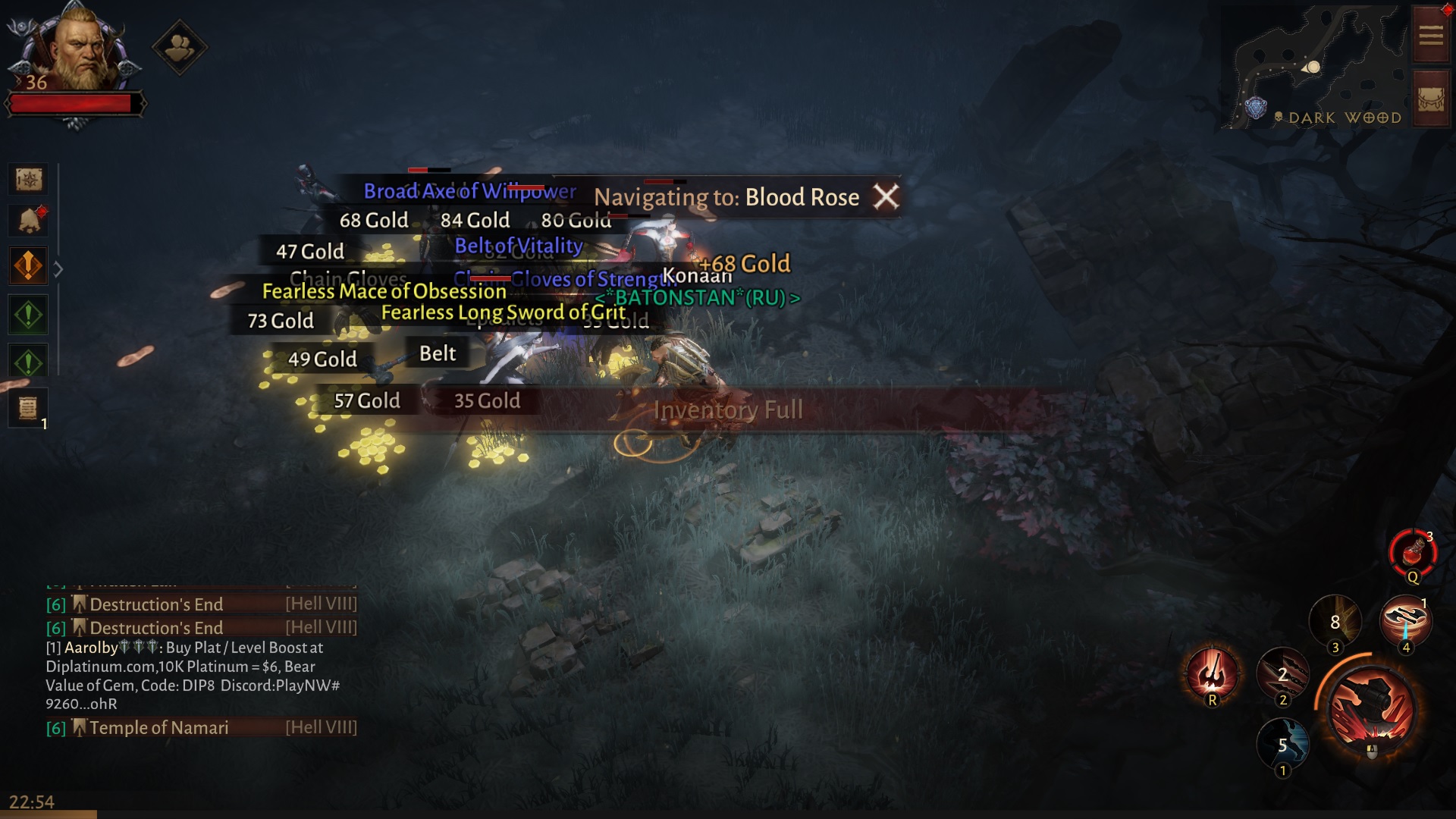Open the inventory bag
The width and height of the screenshot is (1456, 819).
(1431, 100)
